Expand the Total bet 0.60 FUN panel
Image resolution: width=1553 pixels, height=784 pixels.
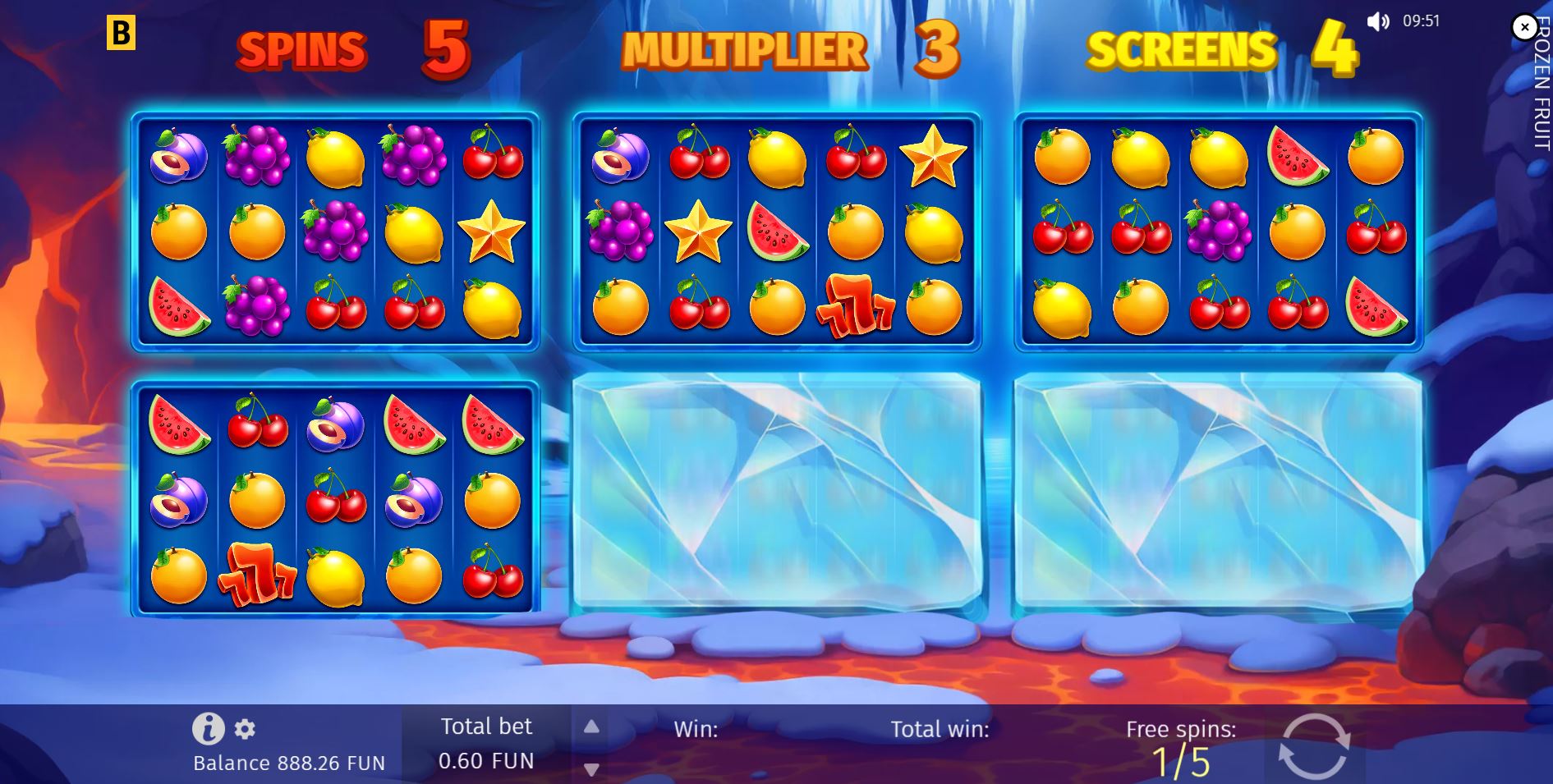point(487,743)
